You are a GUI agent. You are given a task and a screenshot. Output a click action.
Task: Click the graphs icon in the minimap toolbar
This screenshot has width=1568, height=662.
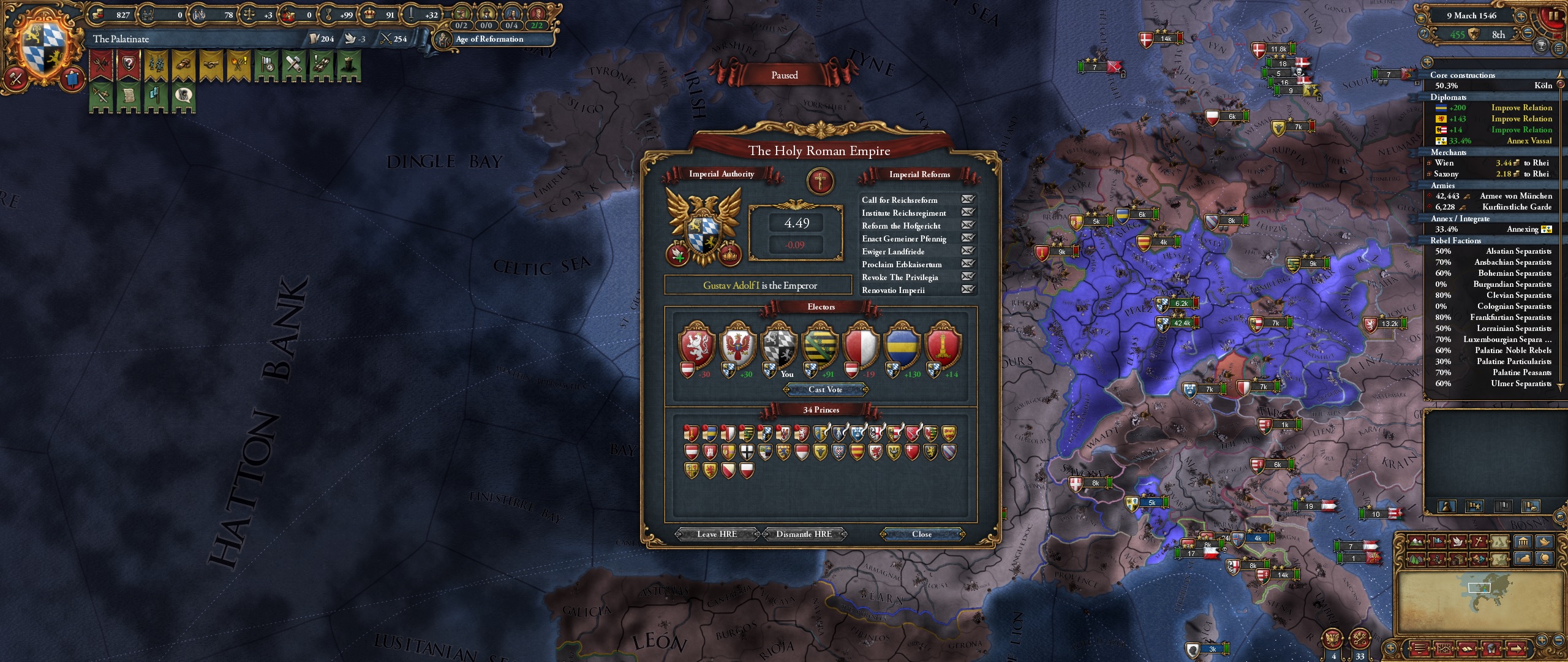point(1444,650)
